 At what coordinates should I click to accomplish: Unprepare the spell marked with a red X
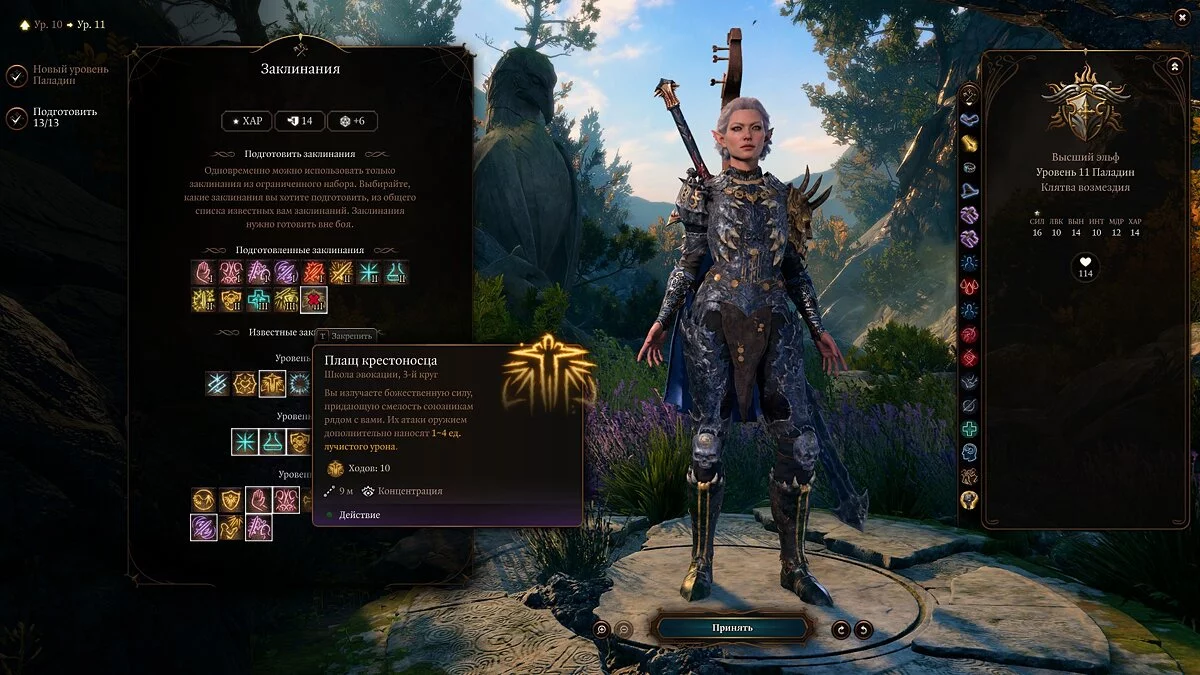[x=314, y=299]
